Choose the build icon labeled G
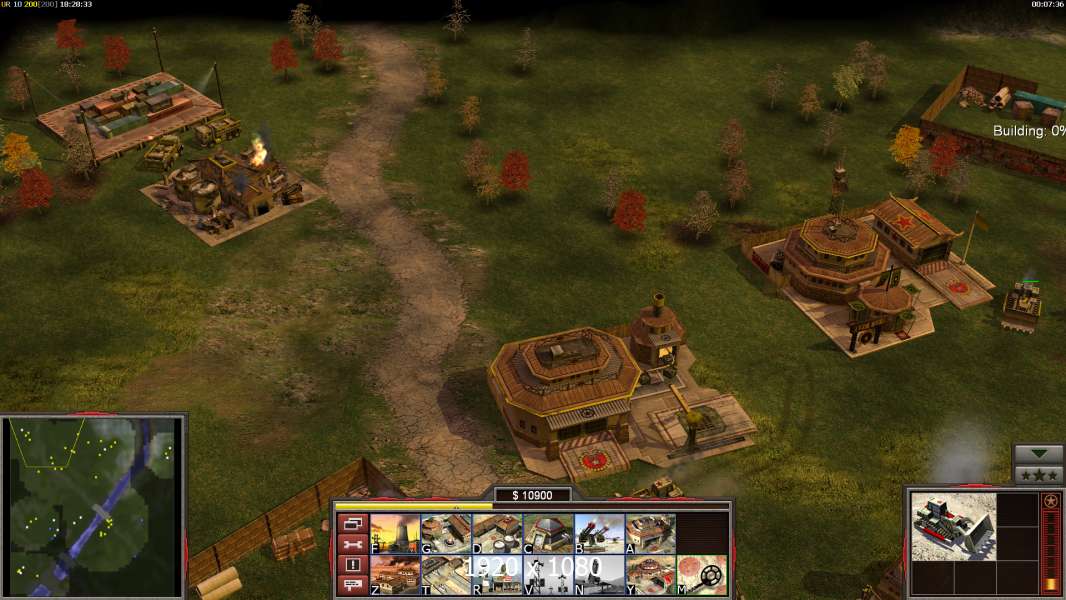1066x600 pixels. click(x=446, y=533)
